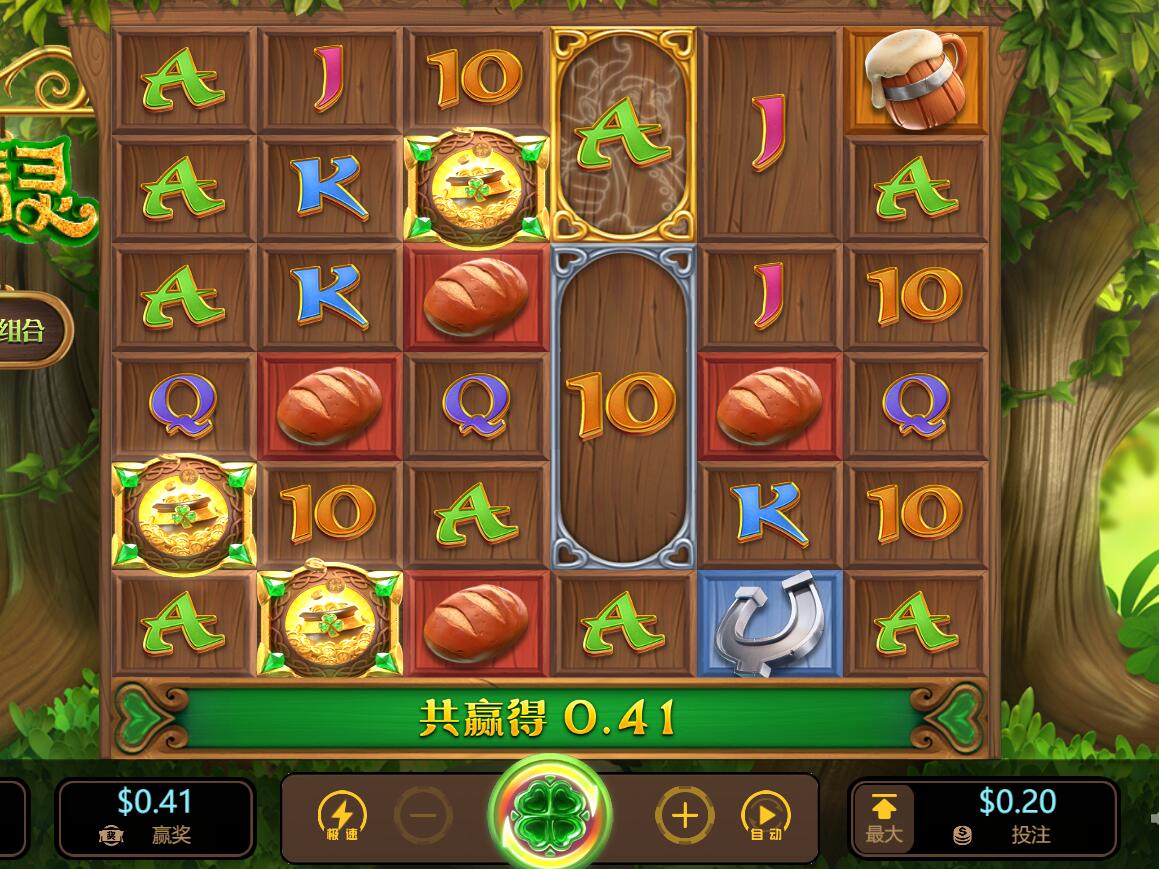Image resolution: width=1159 pixels, height=869 pixels.
Task: Open the 投注 bet amount panel
Action: (1016, 816)
